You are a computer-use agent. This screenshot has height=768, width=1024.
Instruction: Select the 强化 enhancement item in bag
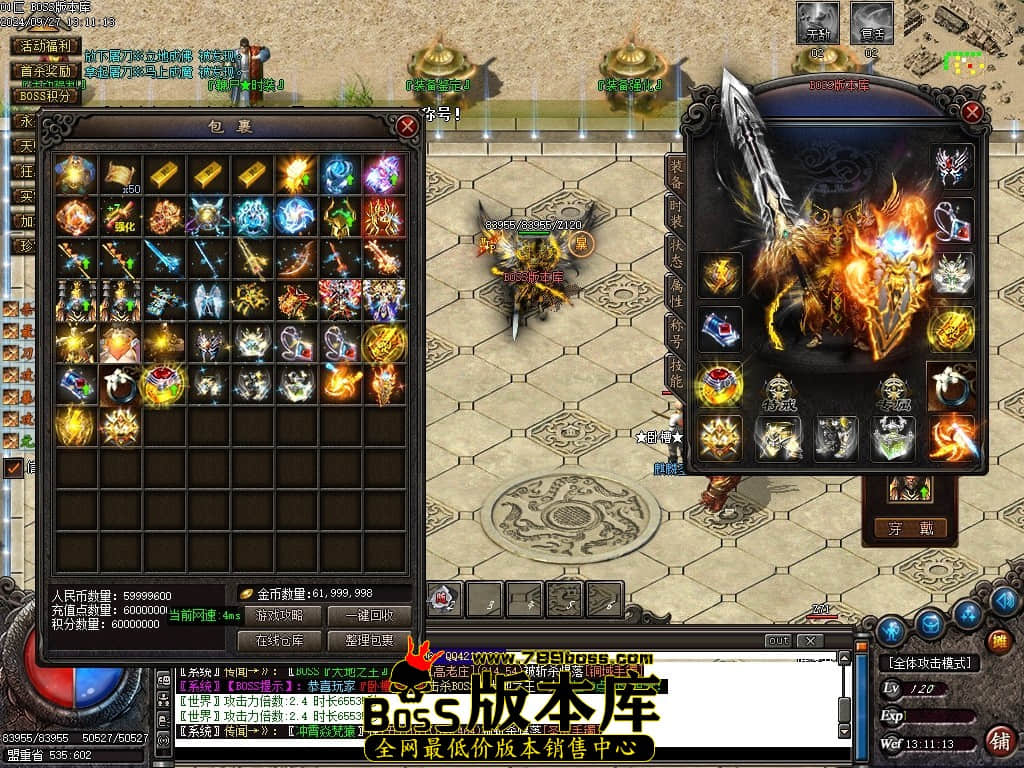tap(121, 216)
